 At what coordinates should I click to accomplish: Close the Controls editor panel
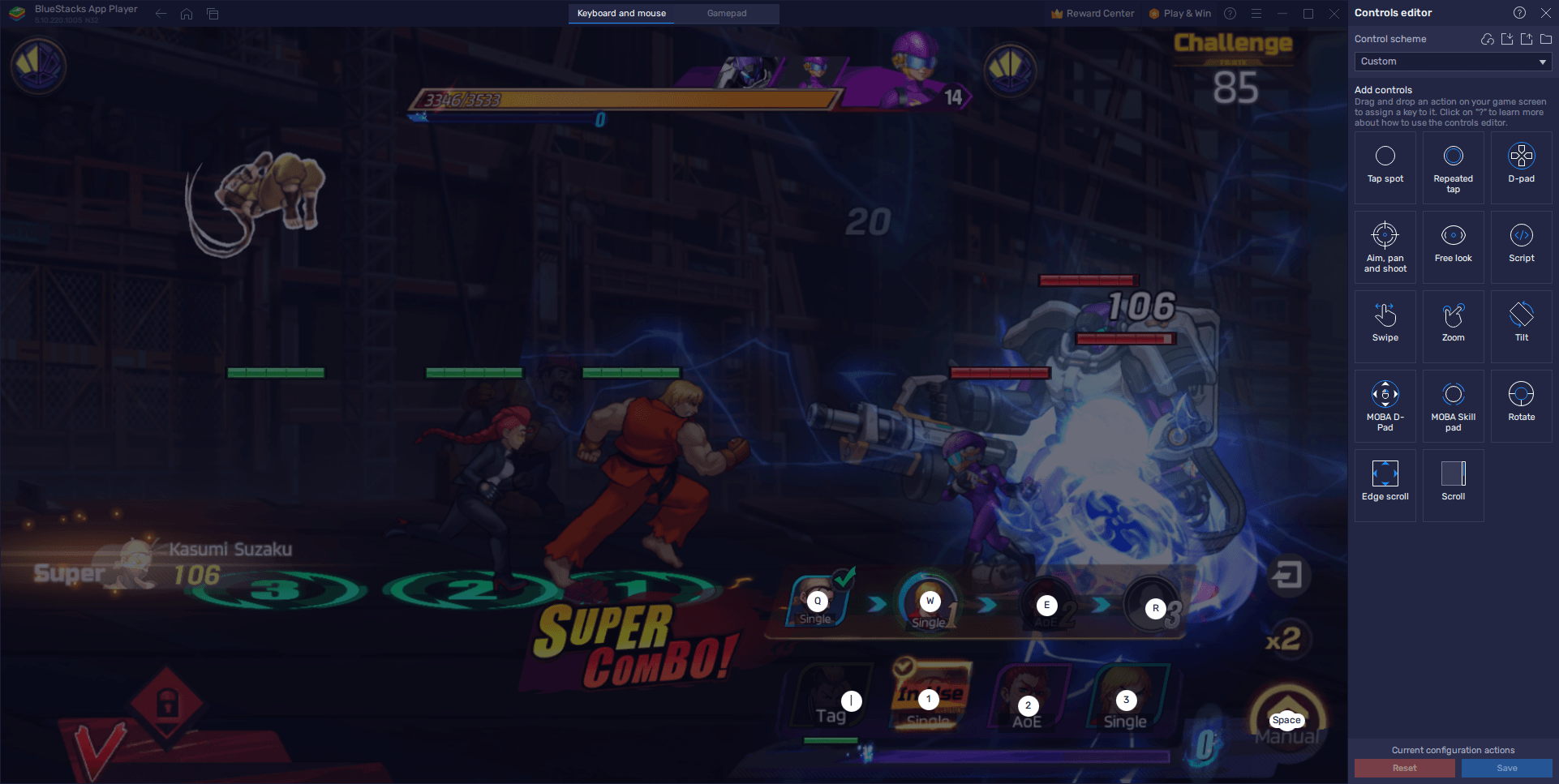pyautogui.click(x=1545, y=13)
